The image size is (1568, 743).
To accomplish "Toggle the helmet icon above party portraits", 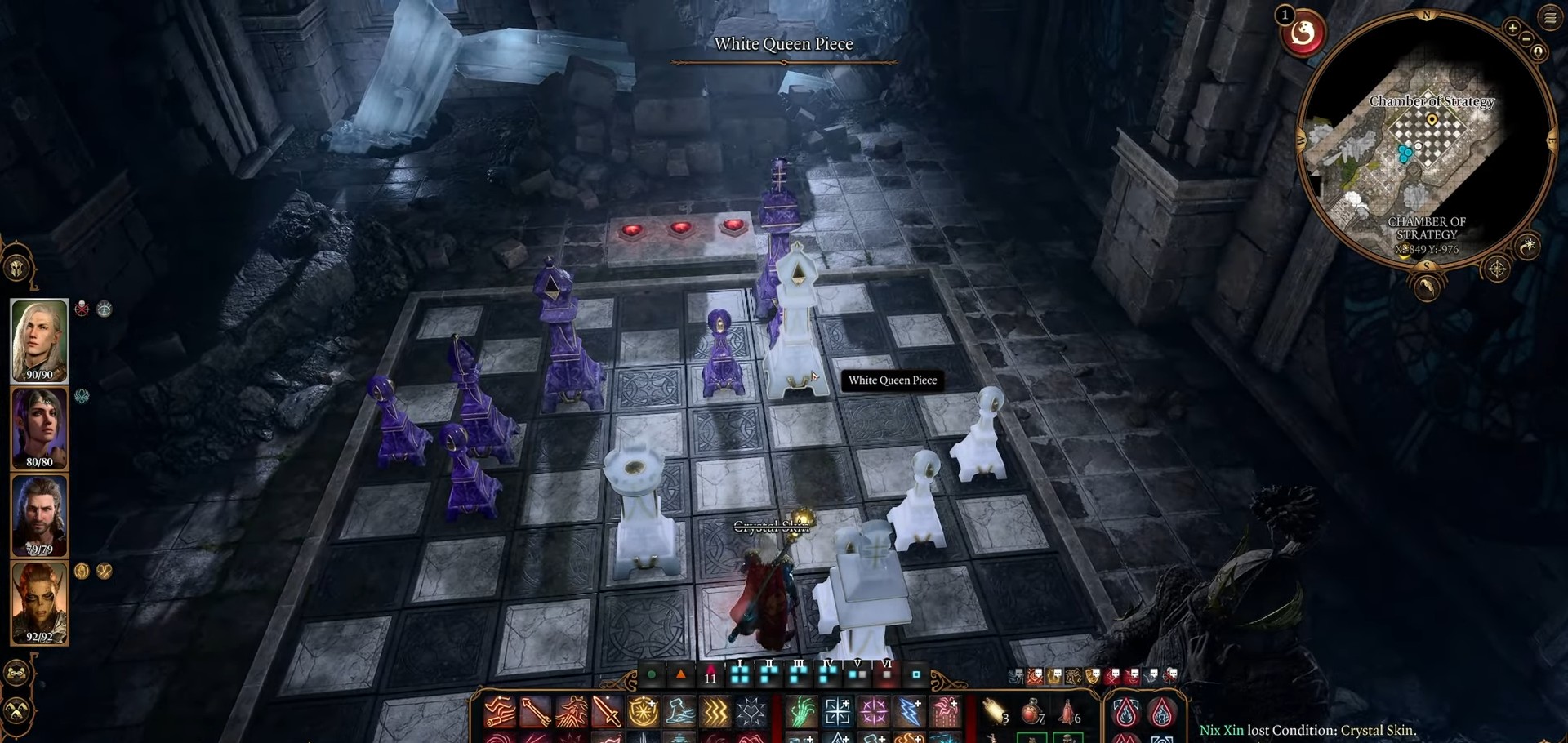I will pos(17,267).
